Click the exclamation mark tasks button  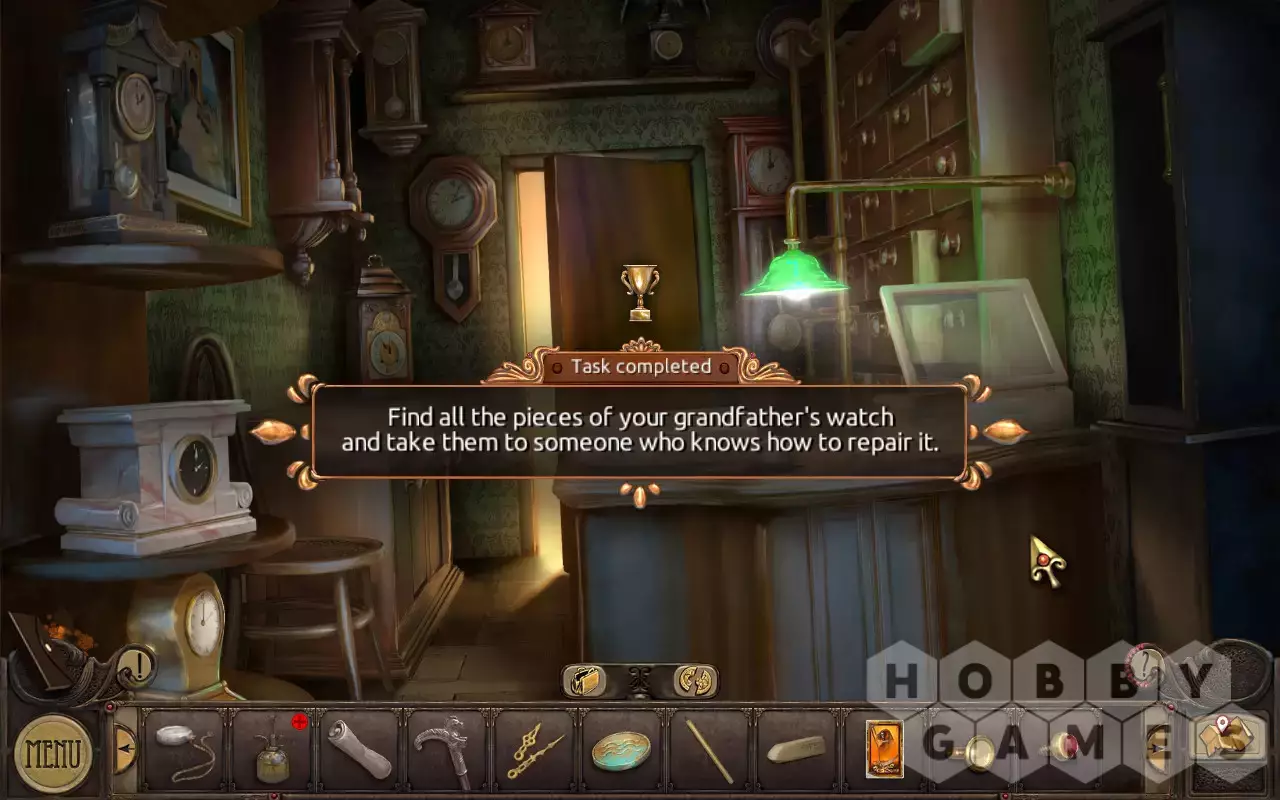(136, 665)
